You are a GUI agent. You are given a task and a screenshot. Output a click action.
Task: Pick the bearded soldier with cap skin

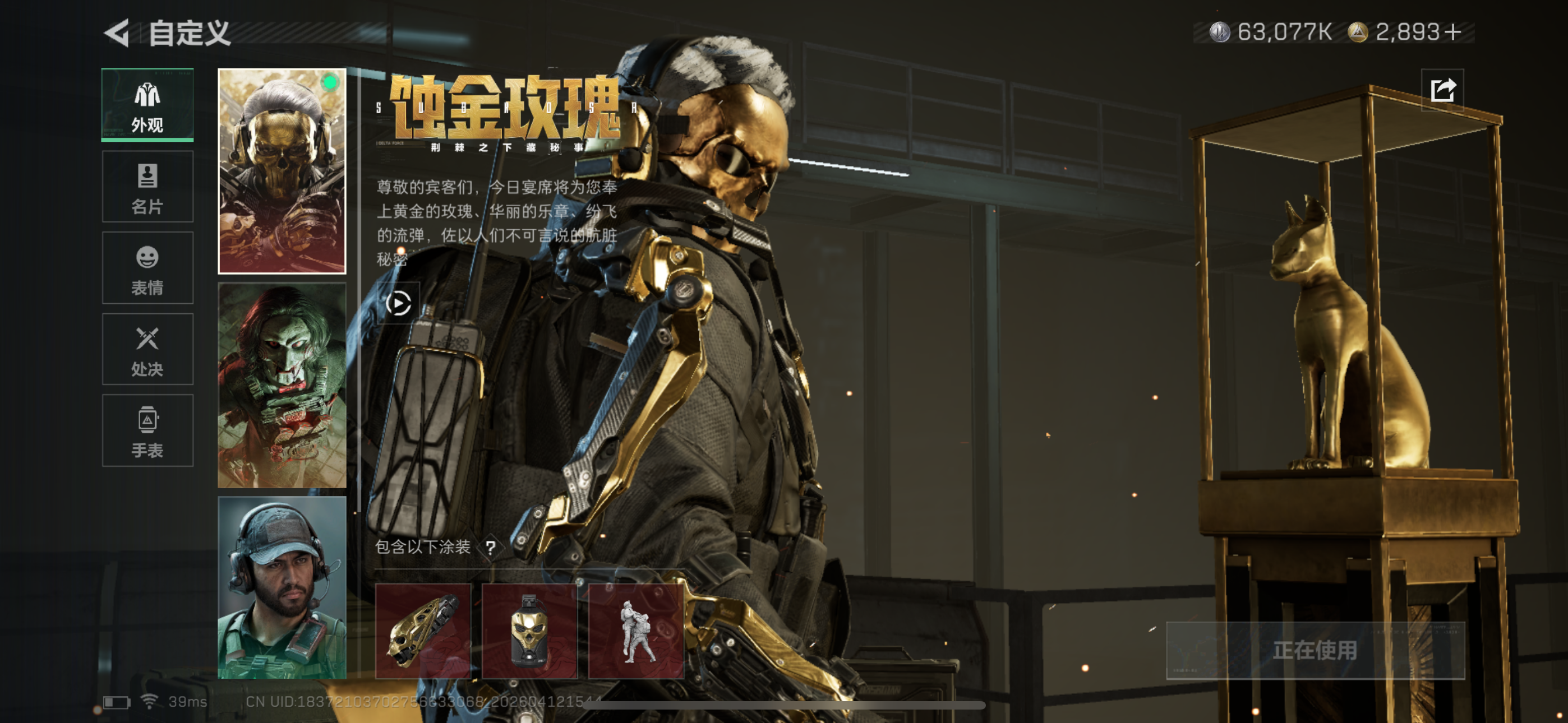(x=282, y=587)
